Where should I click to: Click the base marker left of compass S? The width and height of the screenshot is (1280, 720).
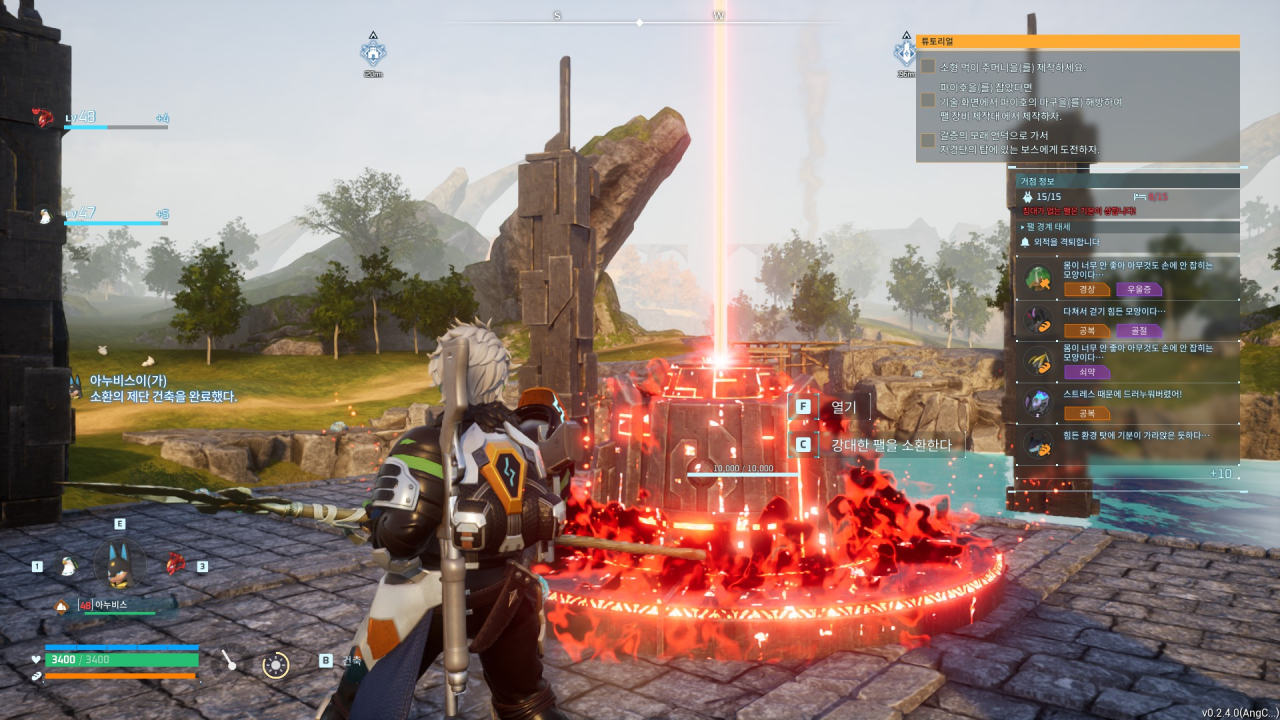click(x=373, y=52)
